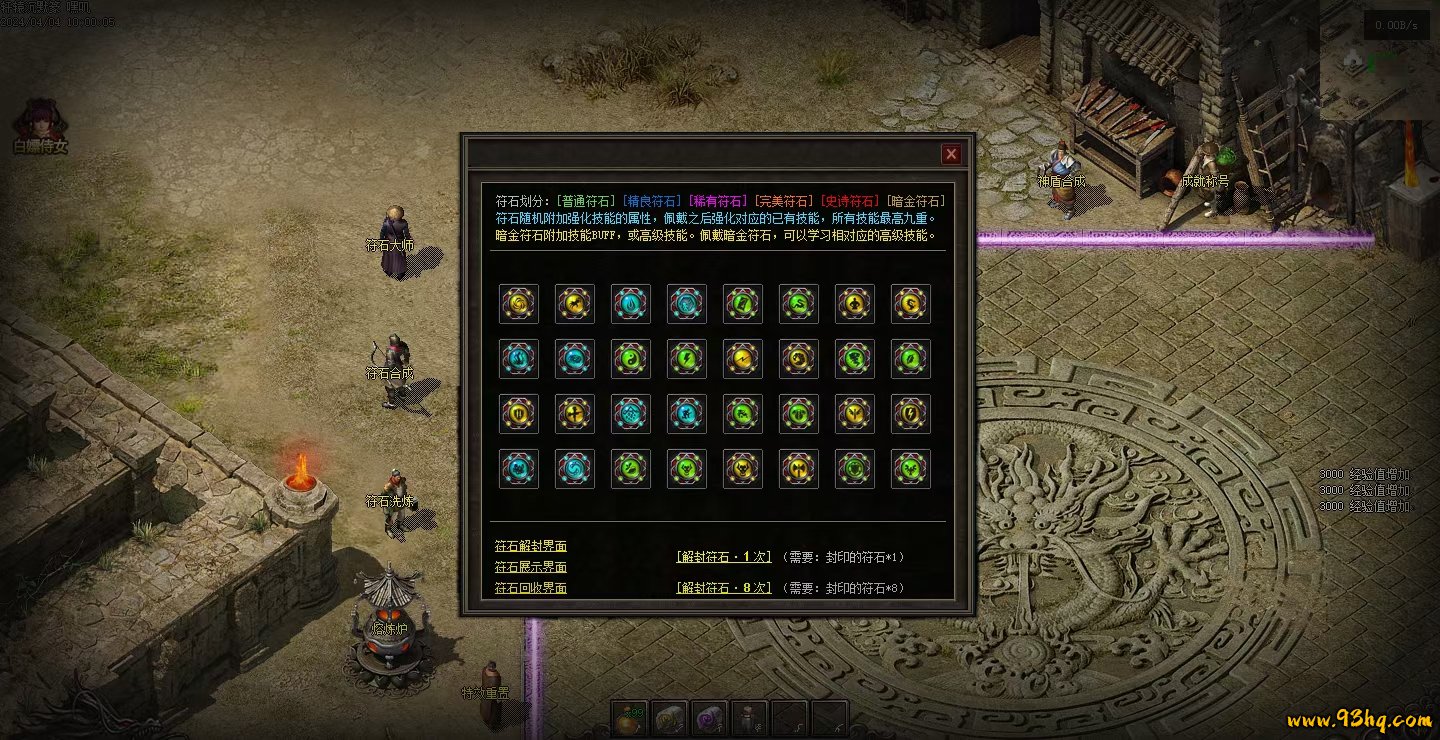The image size is (1440, 740).
Task: Select the yellow horned demon rune stone
Action: [743, 469]
